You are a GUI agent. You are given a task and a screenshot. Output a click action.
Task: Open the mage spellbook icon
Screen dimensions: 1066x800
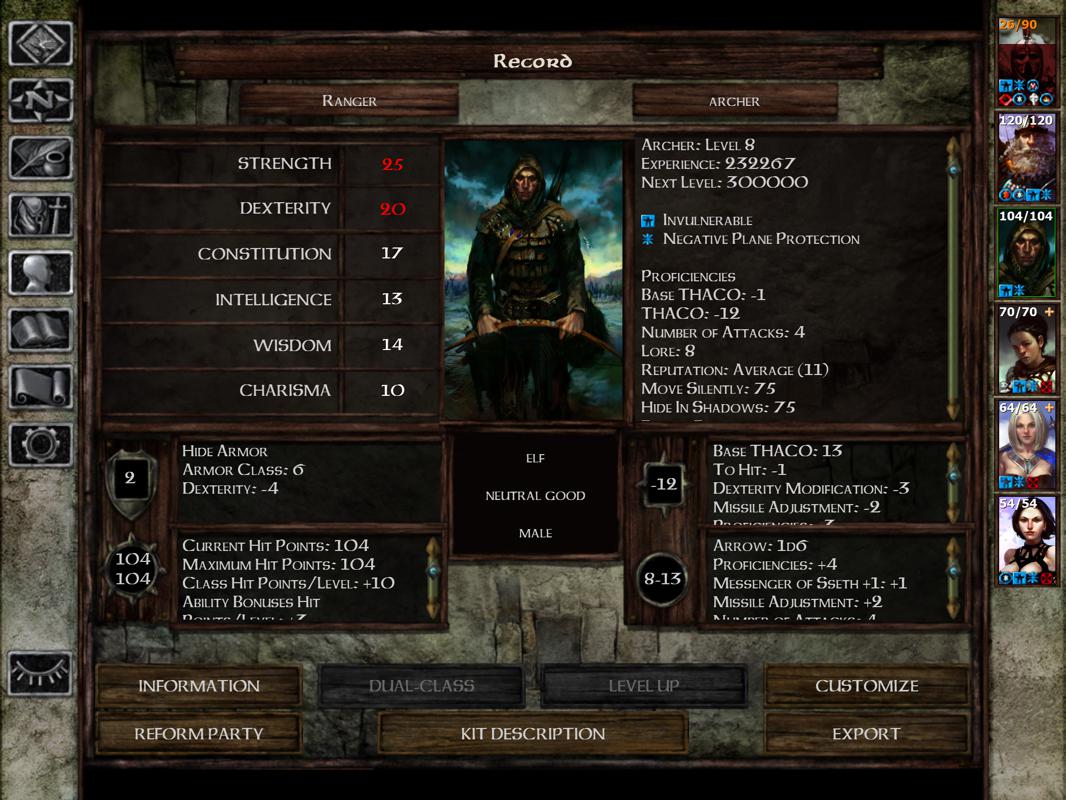pos(41,330)
